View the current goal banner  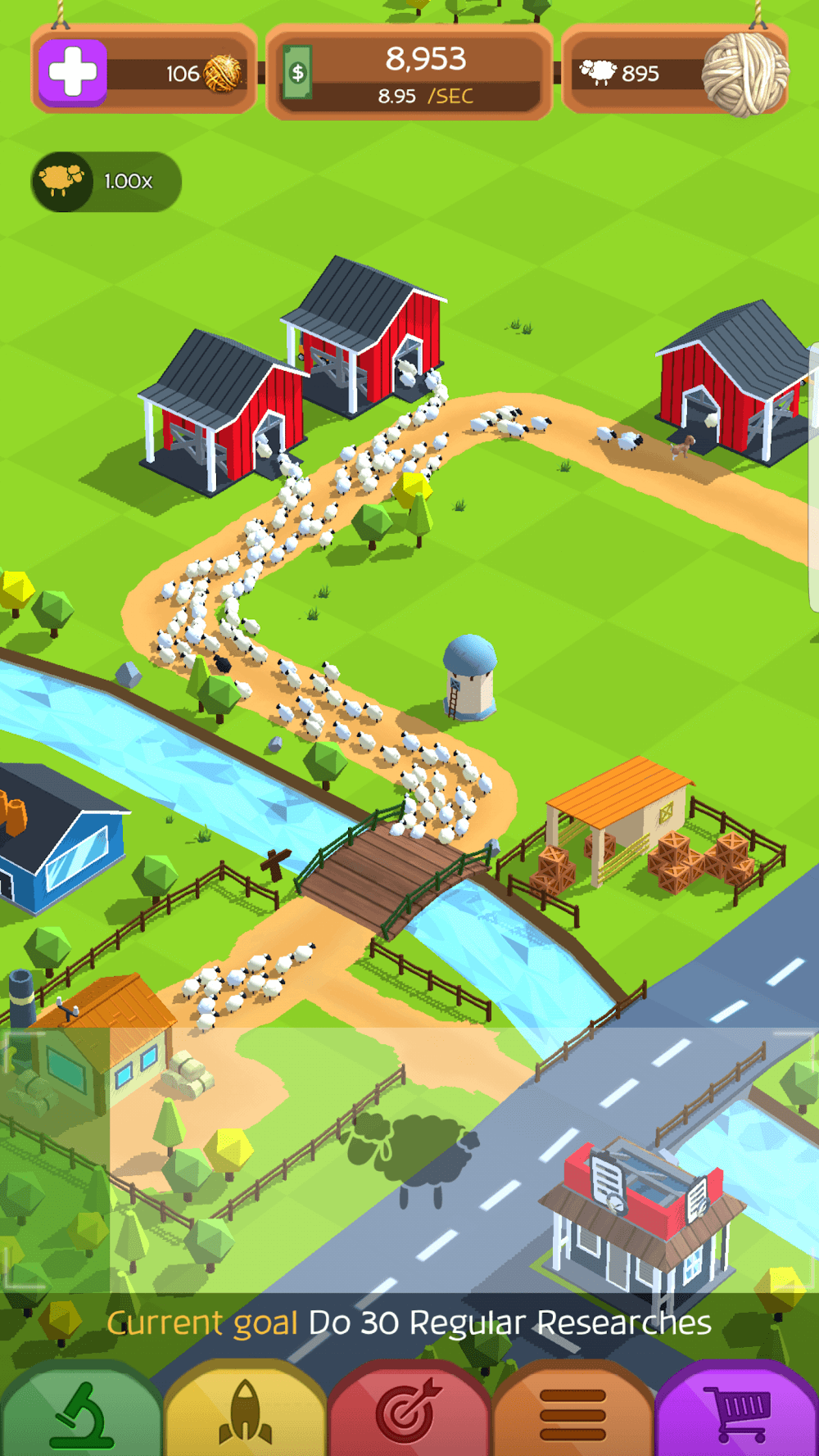click(409, 1323)
